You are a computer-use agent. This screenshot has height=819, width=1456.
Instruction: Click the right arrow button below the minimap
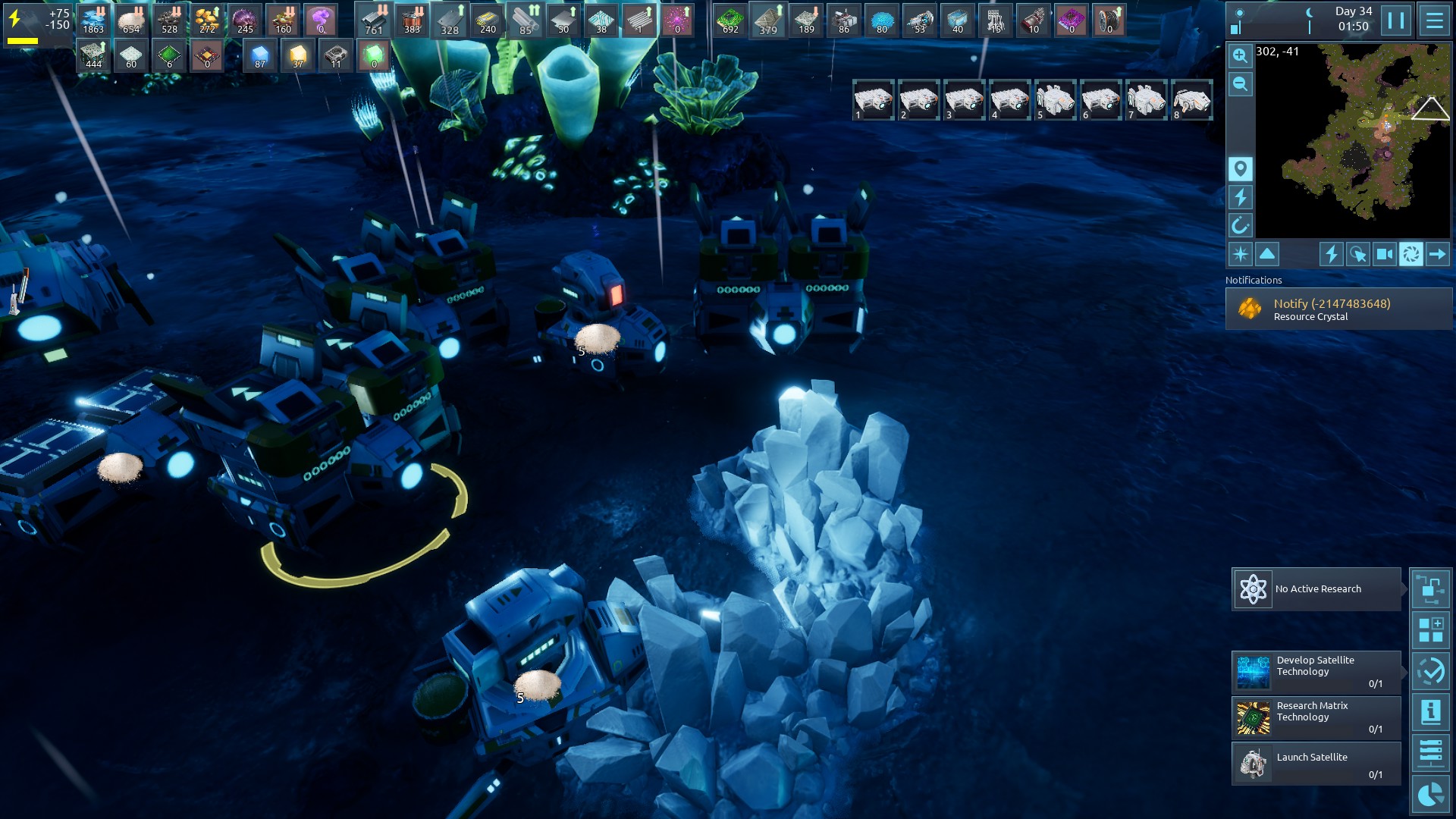[x=1437, y=254]
